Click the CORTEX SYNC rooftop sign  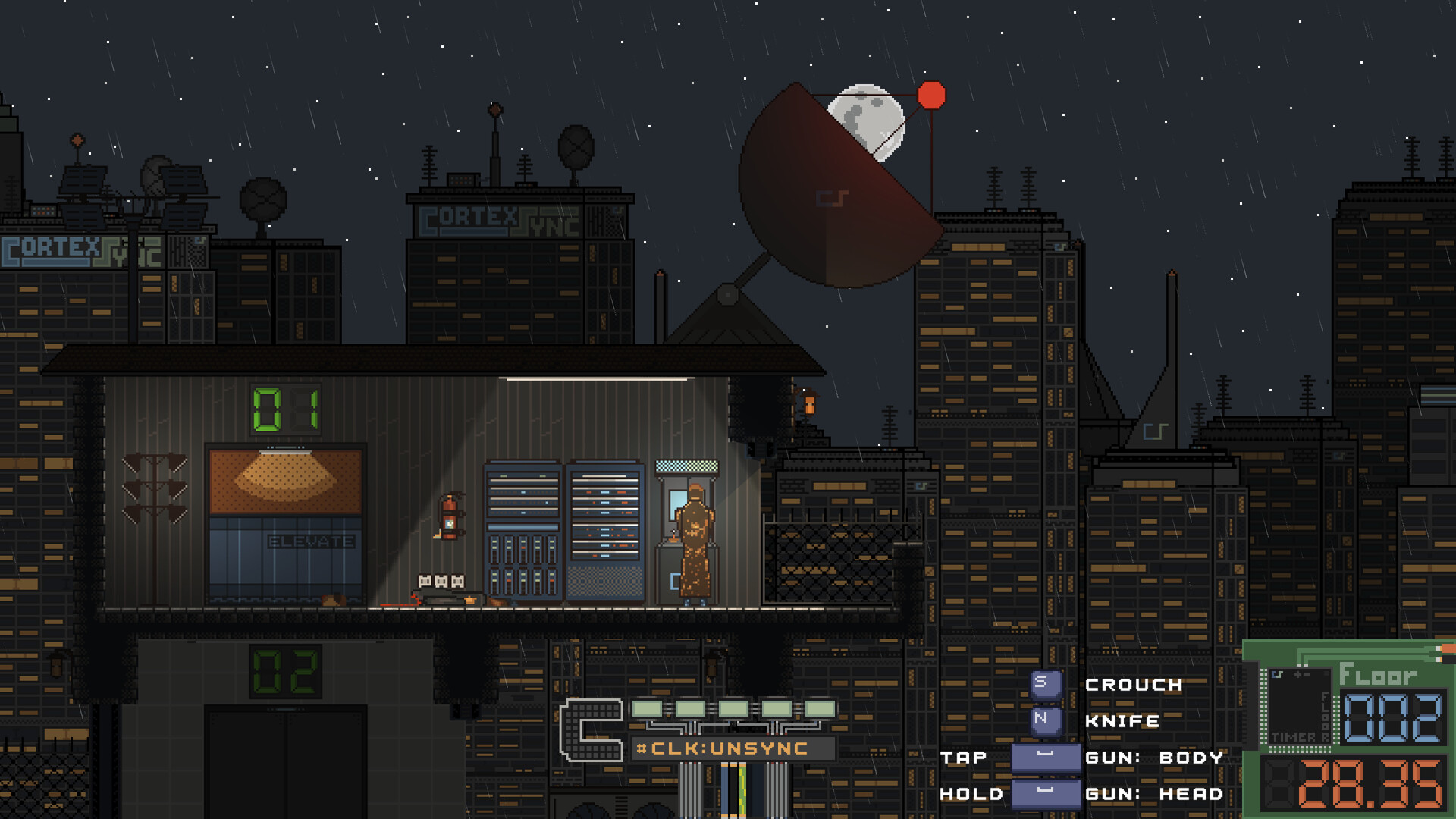coord(501,220)
